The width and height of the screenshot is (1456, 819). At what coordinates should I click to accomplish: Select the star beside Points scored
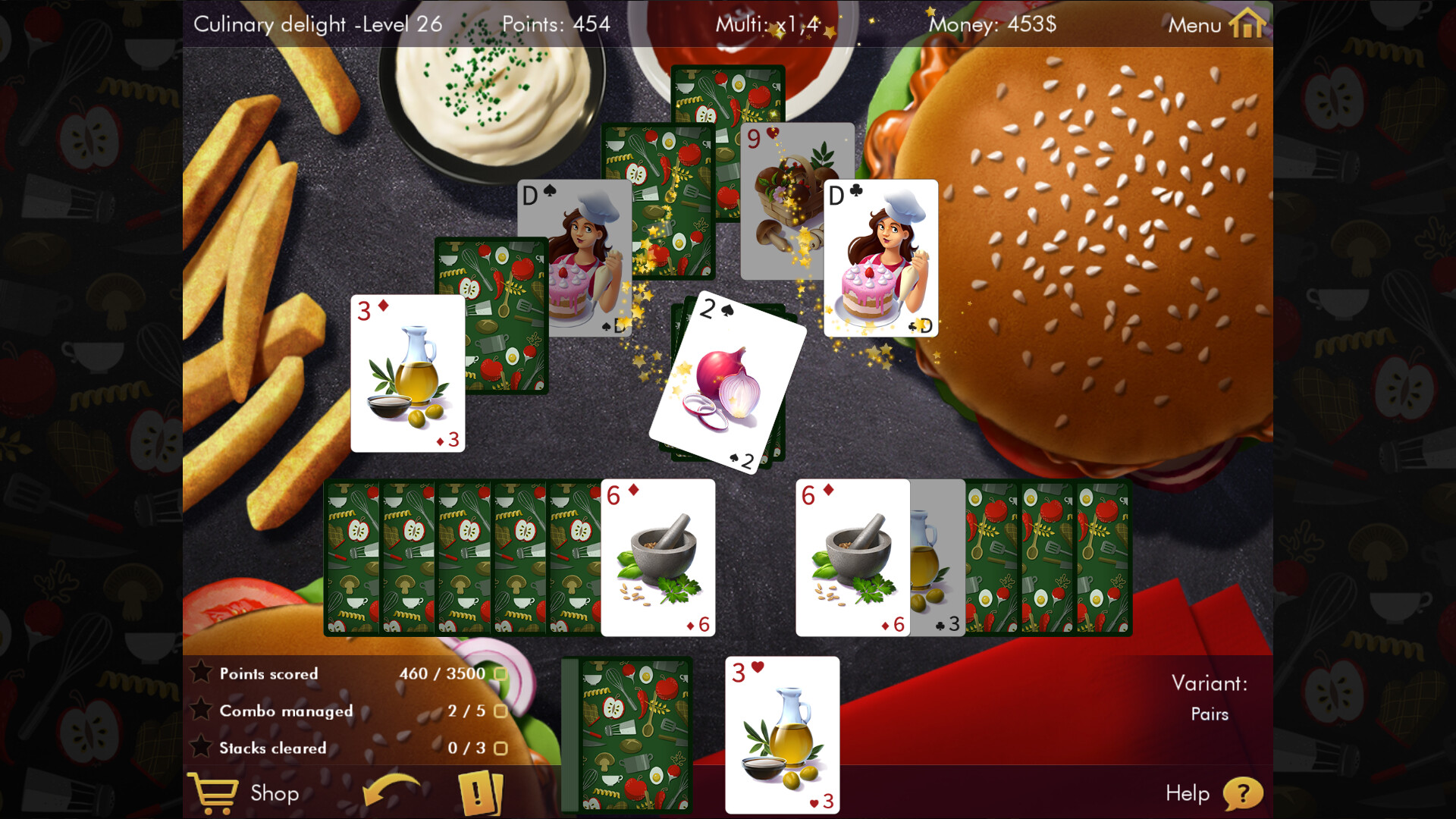point(200,672)
